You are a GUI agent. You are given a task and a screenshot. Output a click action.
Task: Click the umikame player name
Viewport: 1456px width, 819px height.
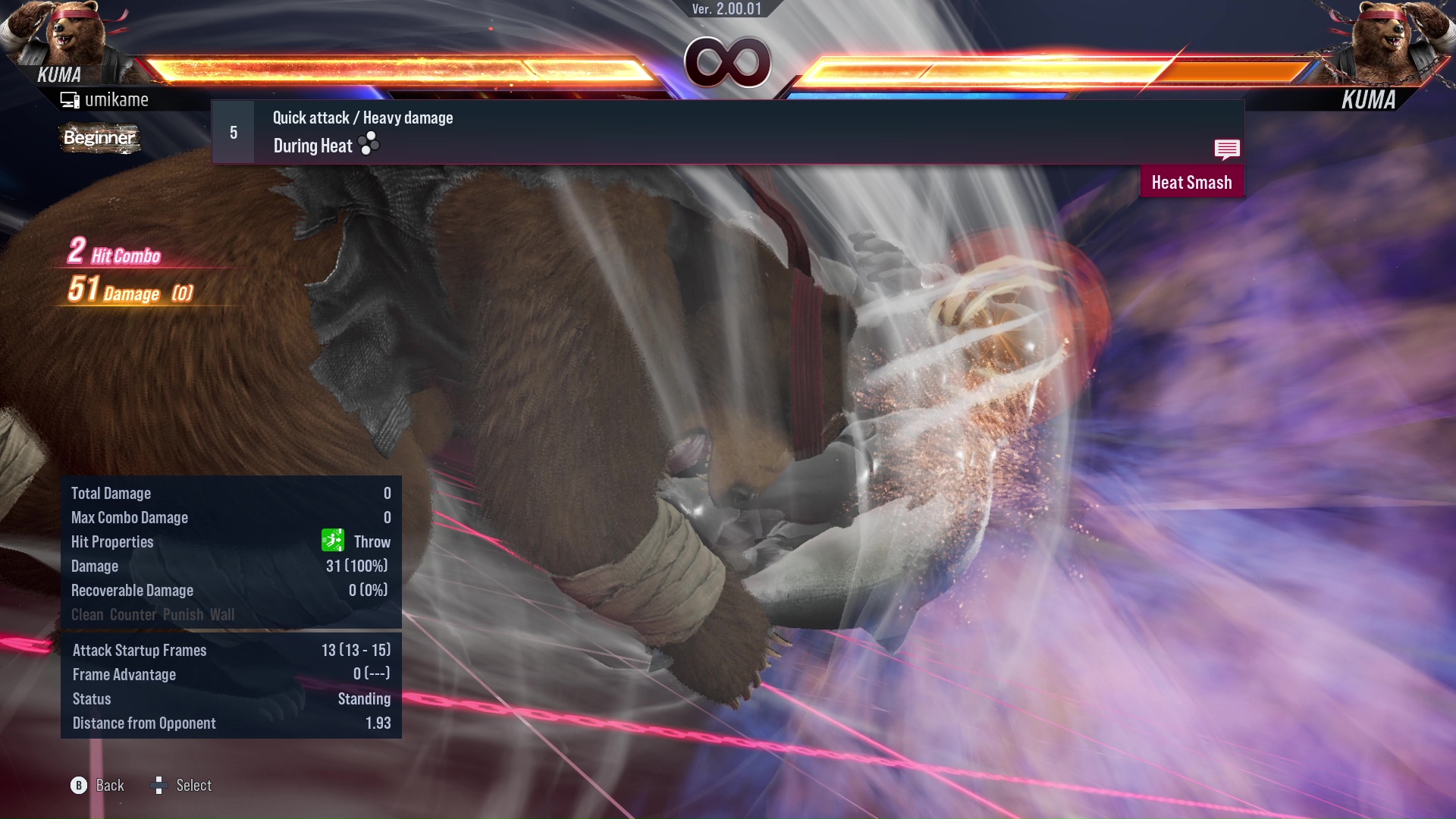click(x=117, y=99)
